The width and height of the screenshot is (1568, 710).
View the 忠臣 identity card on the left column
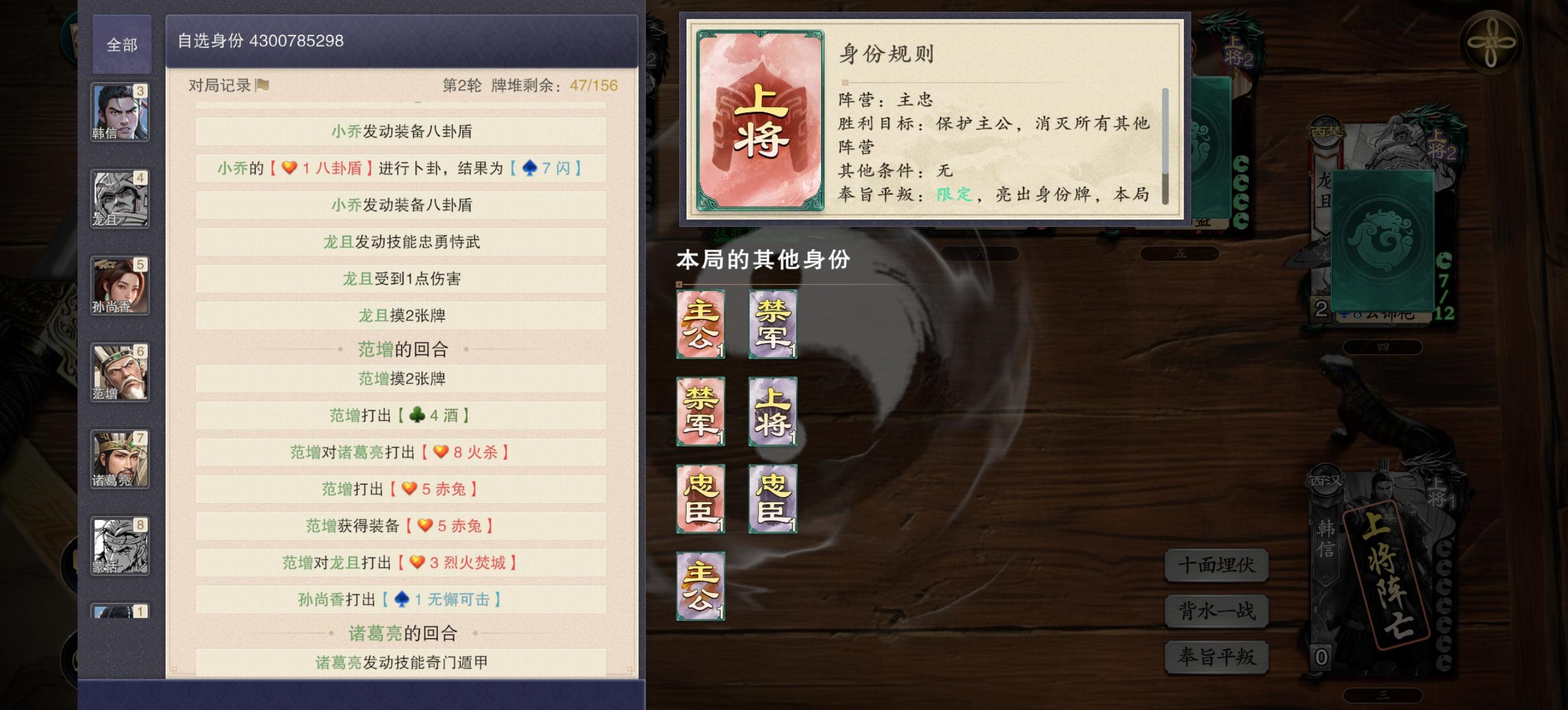coord(700,498)
